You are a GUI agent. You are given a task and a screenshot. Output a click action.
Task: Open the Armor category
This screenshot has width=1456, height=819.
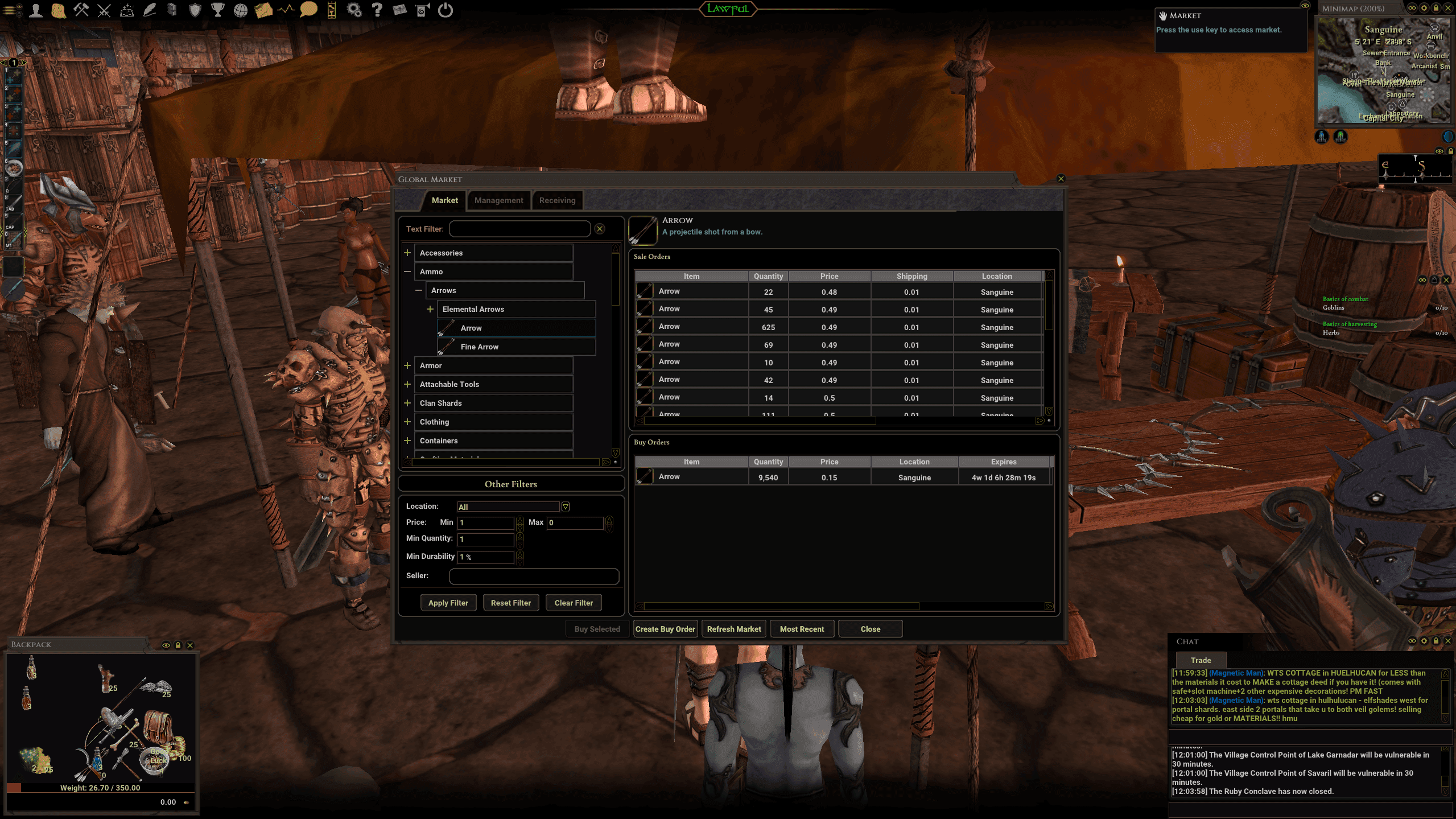(x=407, y=365)
